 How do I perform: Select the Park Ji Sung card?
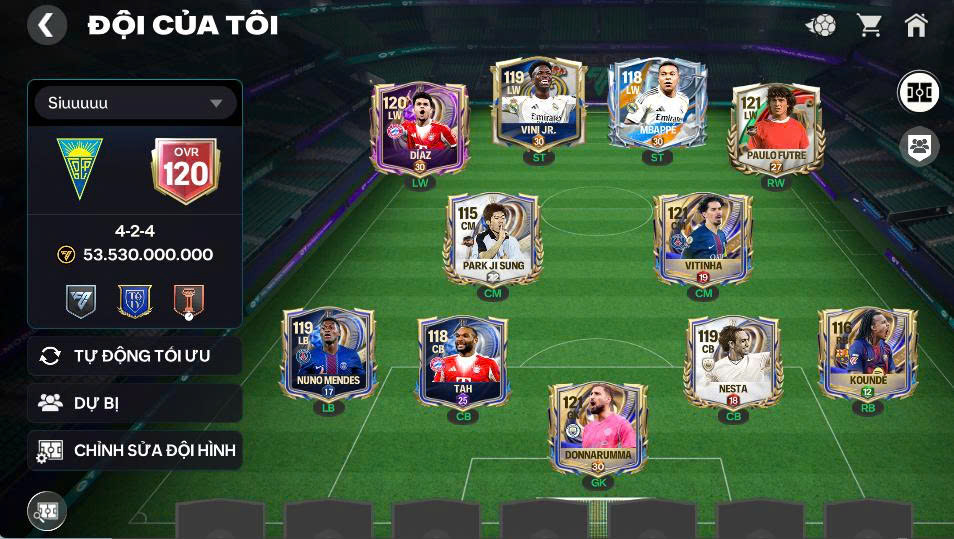(x=492, y=240)
